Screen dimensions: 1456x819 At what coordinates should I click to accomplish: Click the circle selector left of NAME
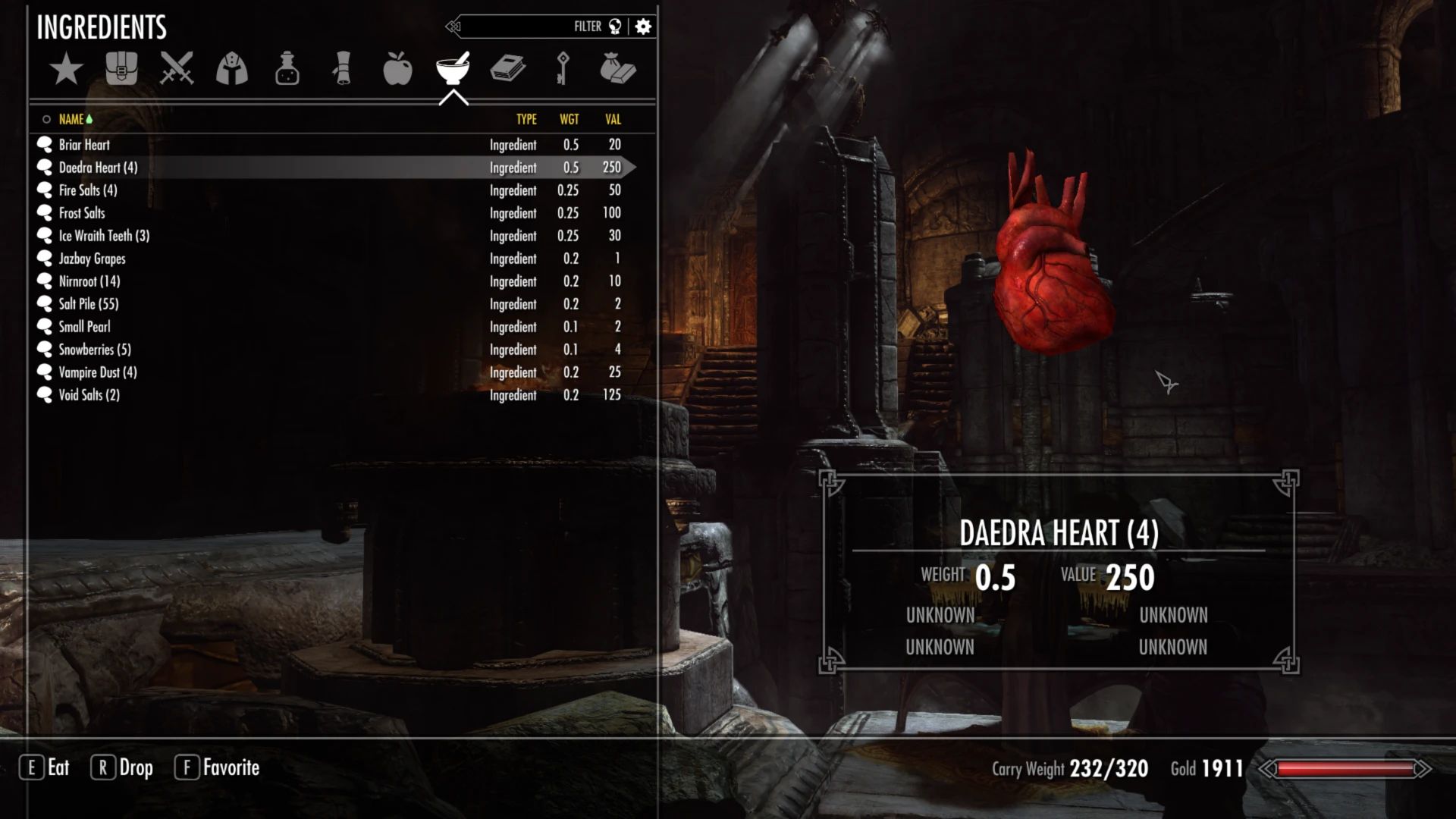(x=45, y=119)
